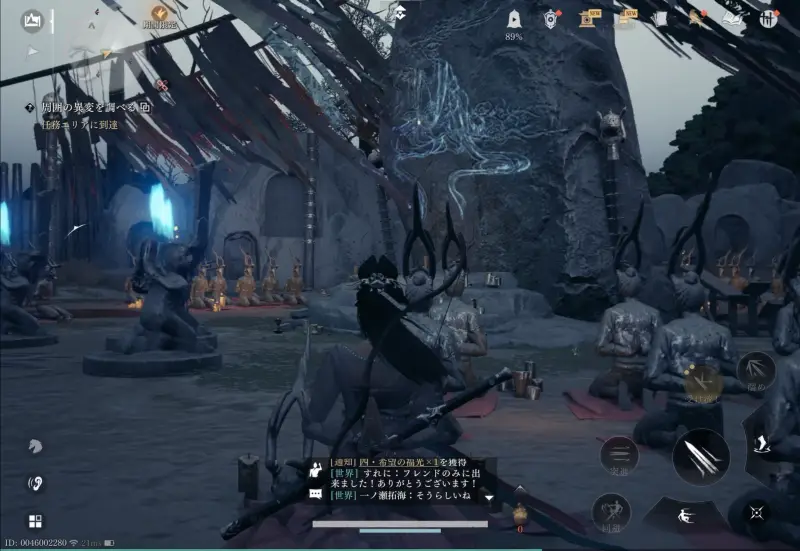800x551 pixels.
Task: Open the chat message box
Action: click(400, 480)
